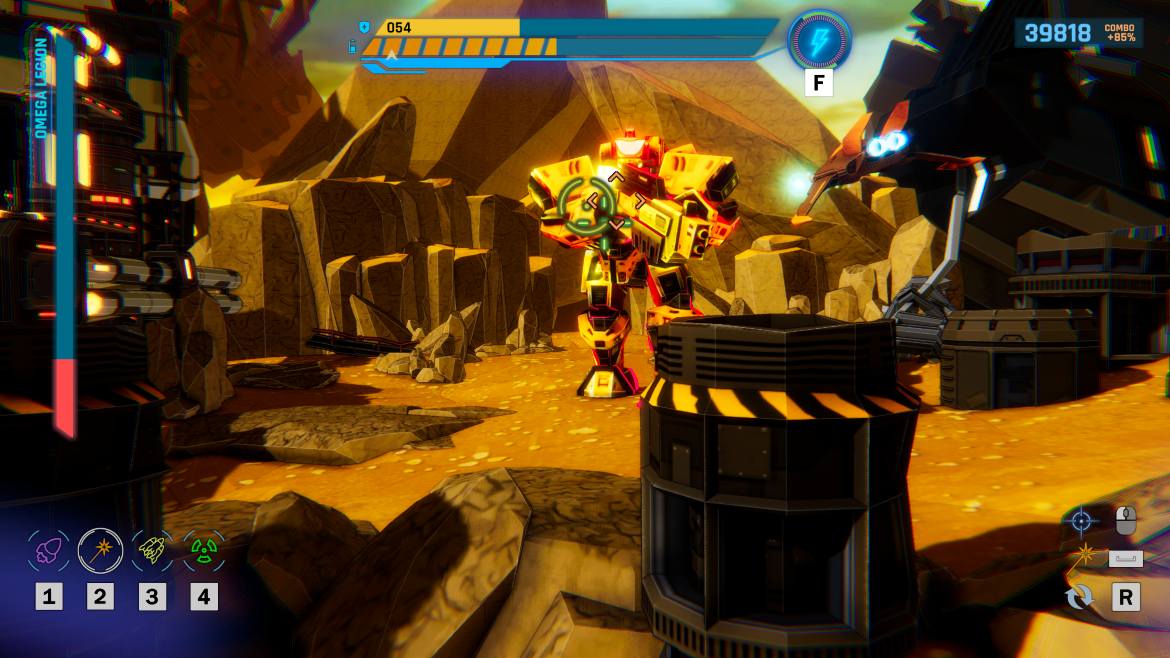Screen dimensions: 1170x658
Task: Trigger the blue lightning bolt ability
Action: 819,41
